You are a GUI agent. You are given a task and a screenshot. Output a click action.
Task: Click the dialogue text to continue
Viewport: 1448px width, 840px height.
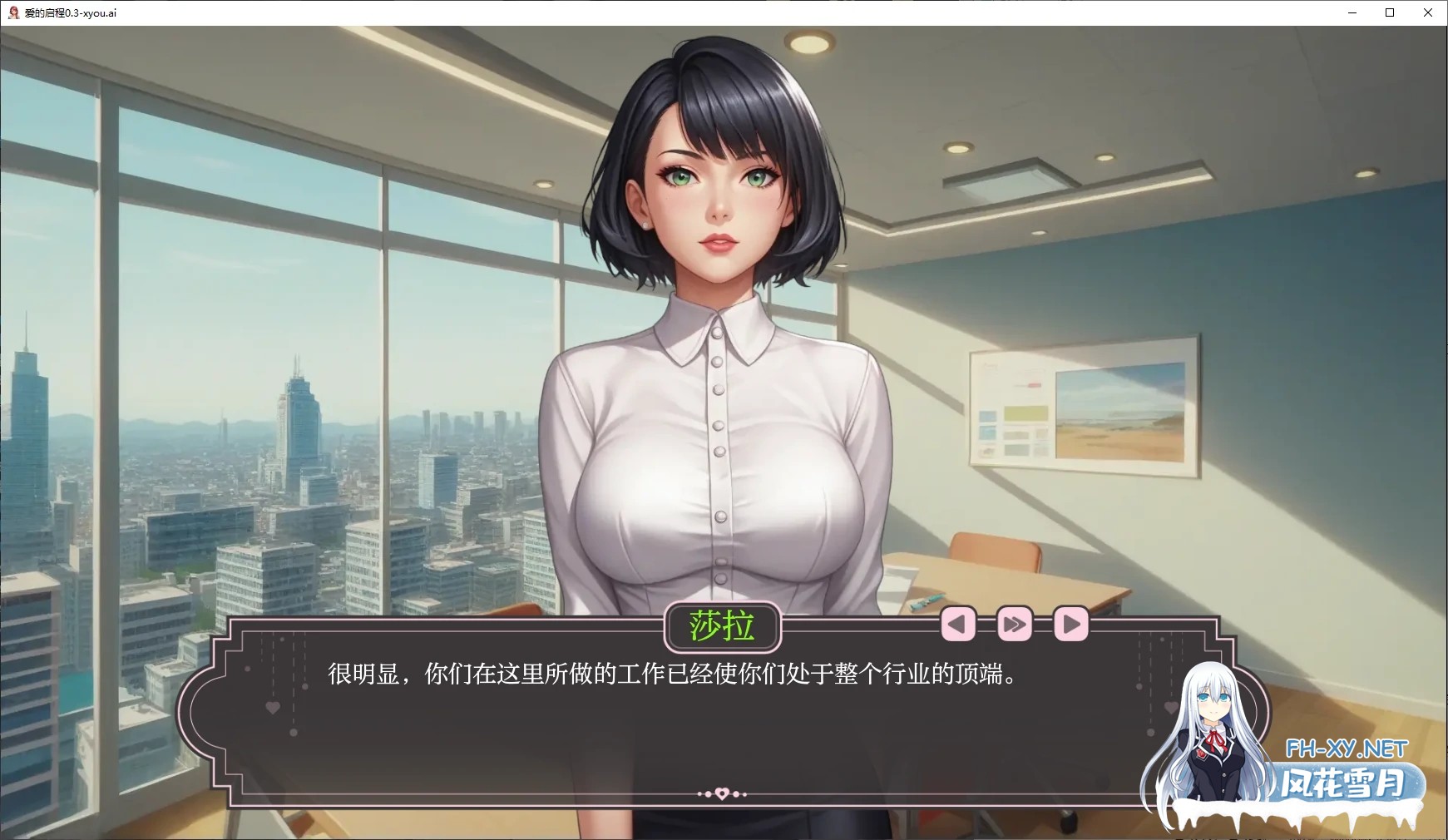[x=672, y=676]
